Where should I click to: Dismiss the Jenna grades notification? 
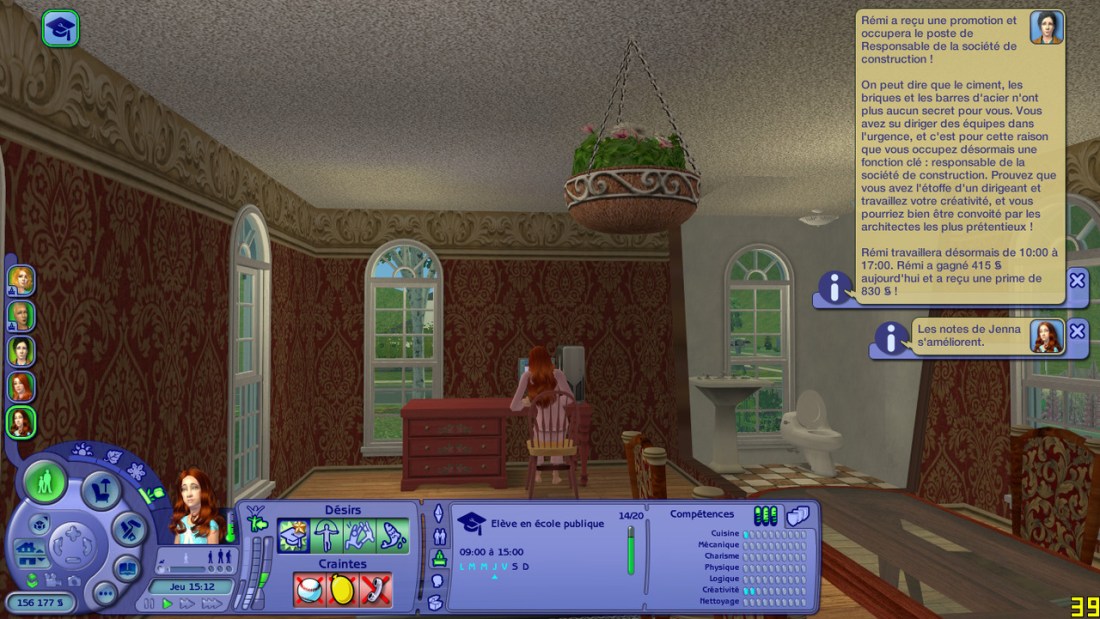(x=1077, y=331)
